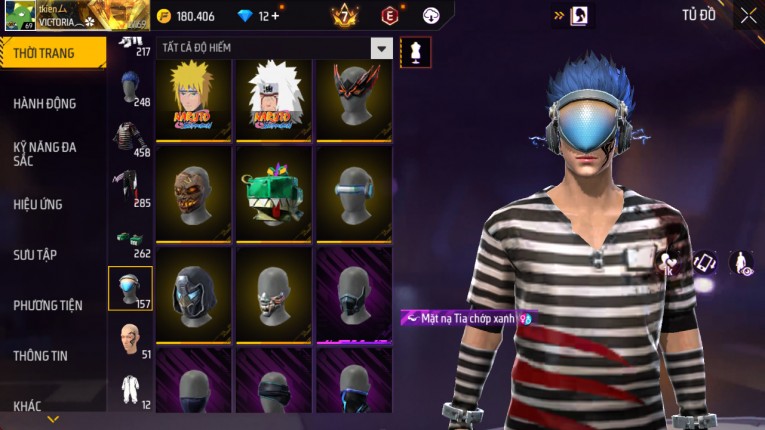
Task: Select the Kỹ Năng Đa Sắc tab
Action: coord(46,154)
